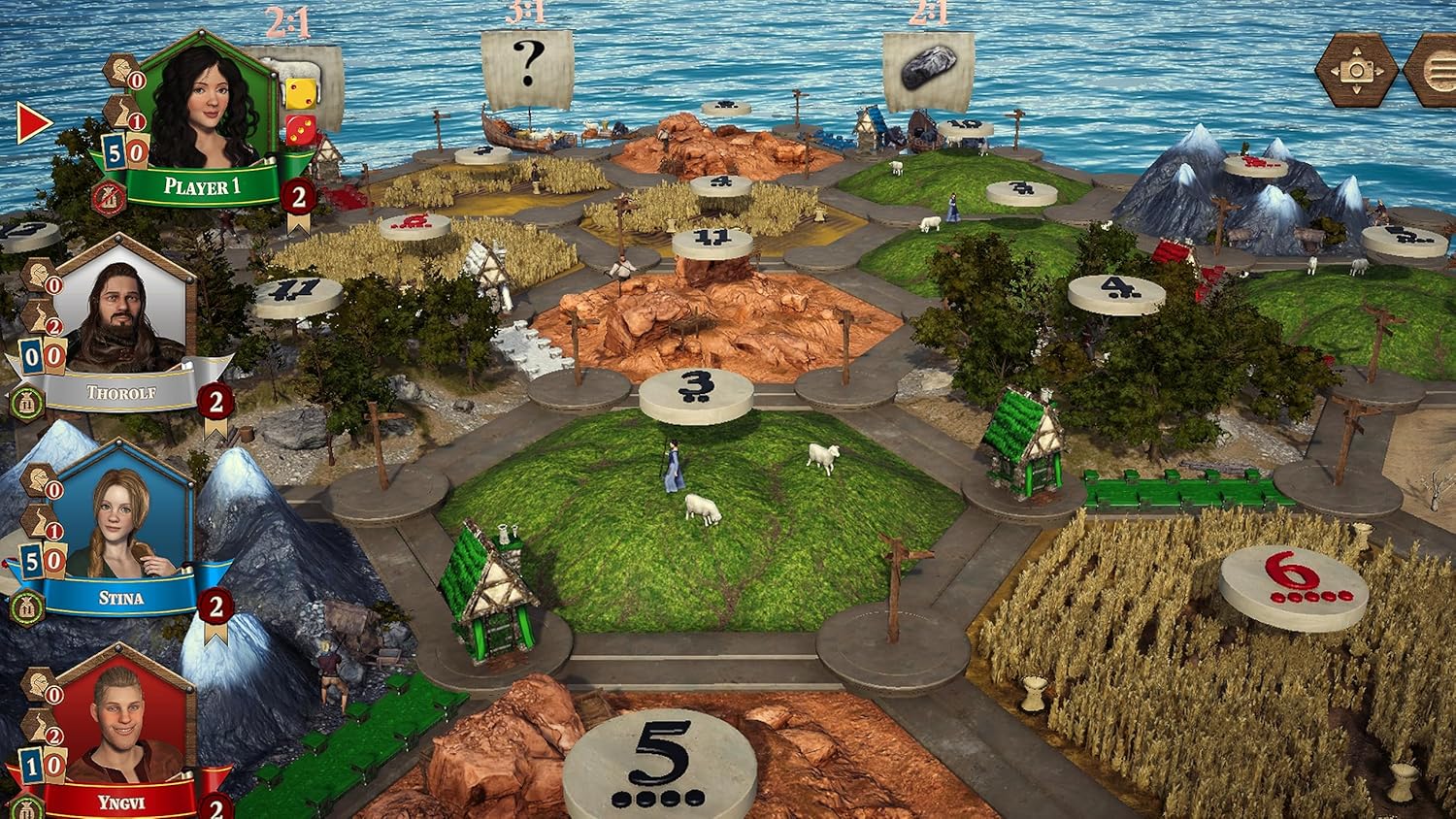Select the 2:1 ore harbor sign

928,68
